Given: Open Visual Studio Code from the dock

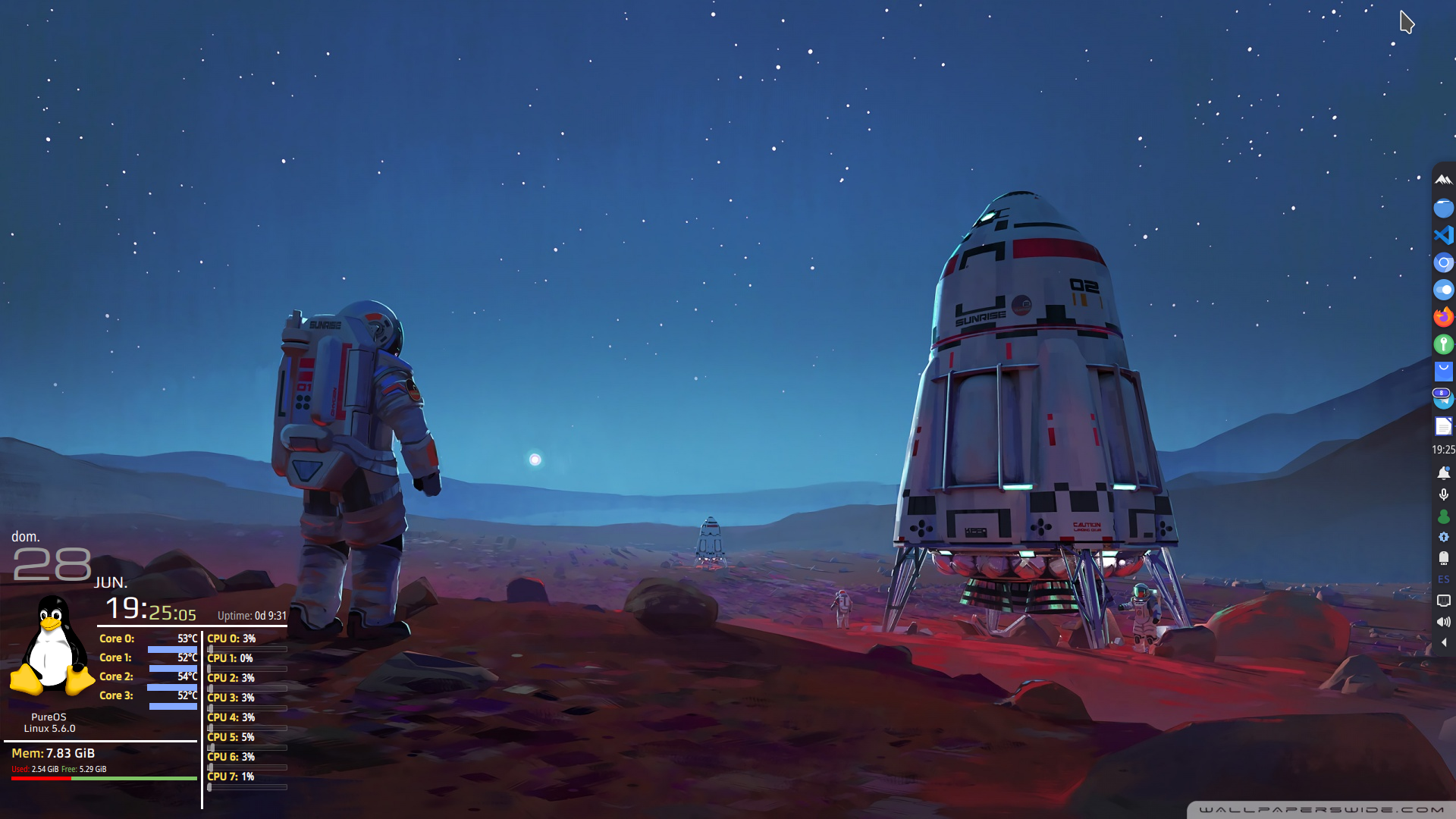Looking at the screenshot, I should click(x=1443, y=235).
